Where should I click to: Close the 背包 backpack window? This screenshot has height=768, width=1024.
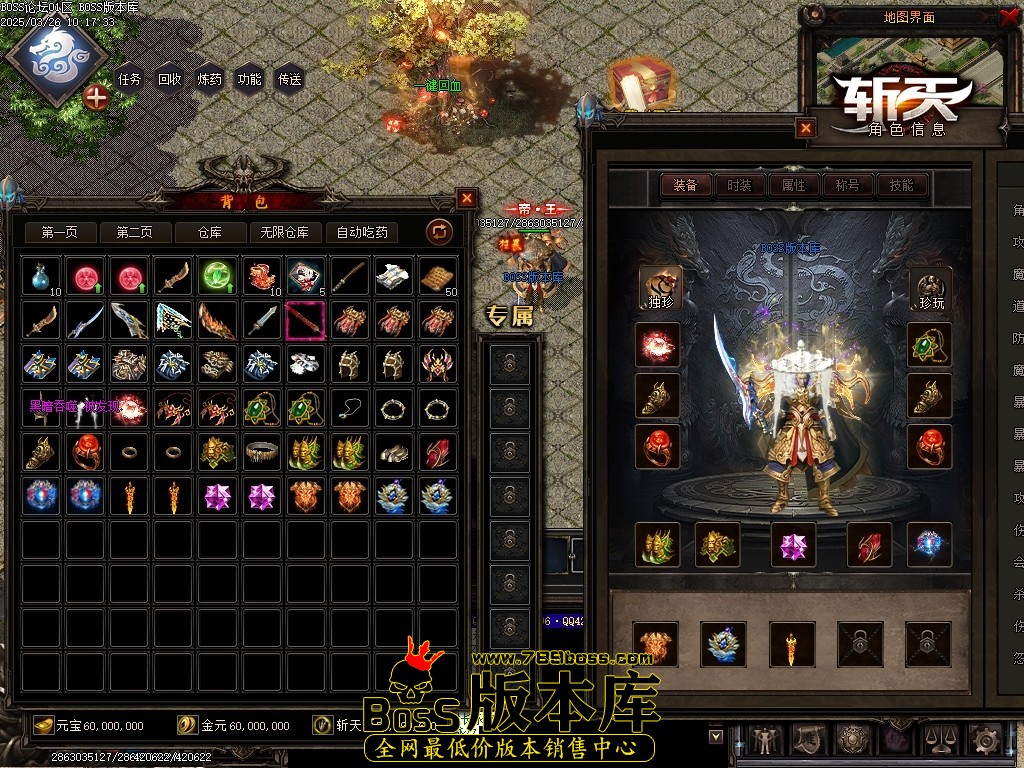(x=466, y=198)
